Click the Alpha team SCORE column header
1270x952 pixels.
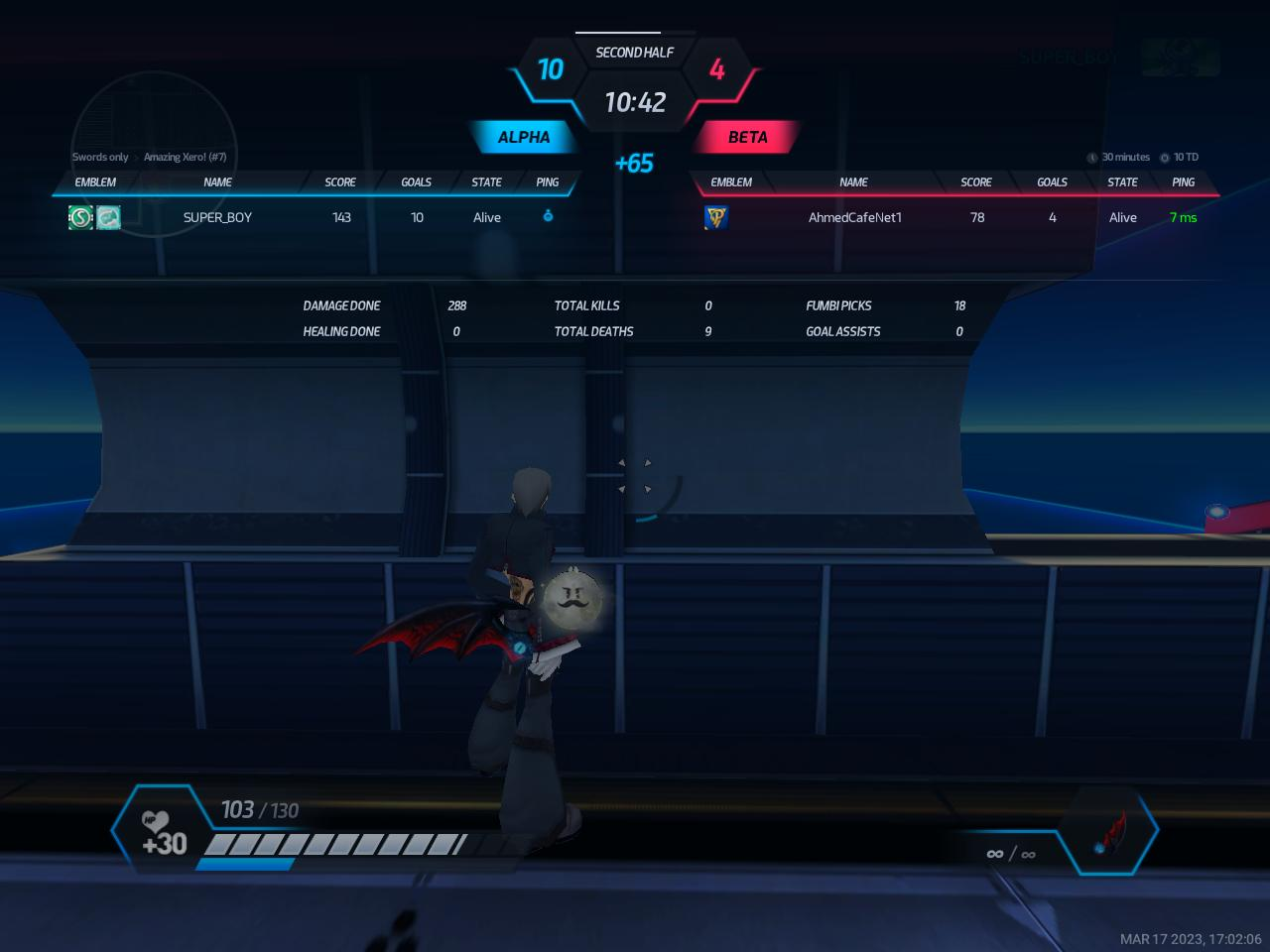[x=340, y=182]
